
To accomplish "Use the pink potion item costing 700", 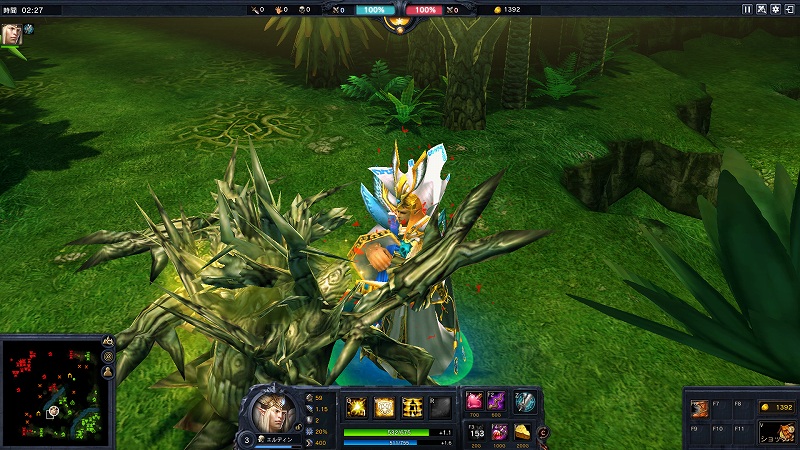I will pos(473,401).
